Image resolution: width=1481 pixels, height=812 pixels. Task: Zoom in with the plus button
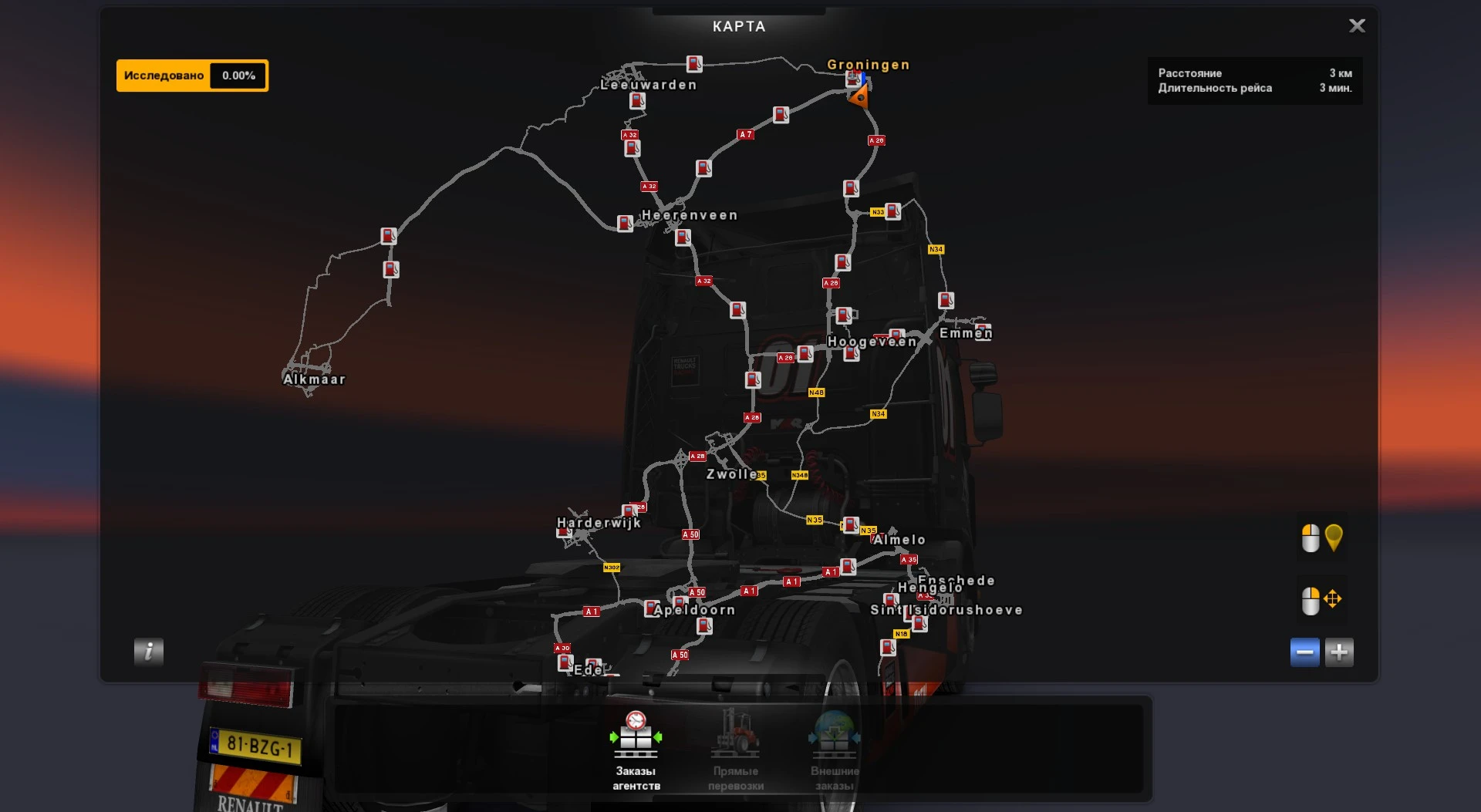click(x=1340, y=652)
